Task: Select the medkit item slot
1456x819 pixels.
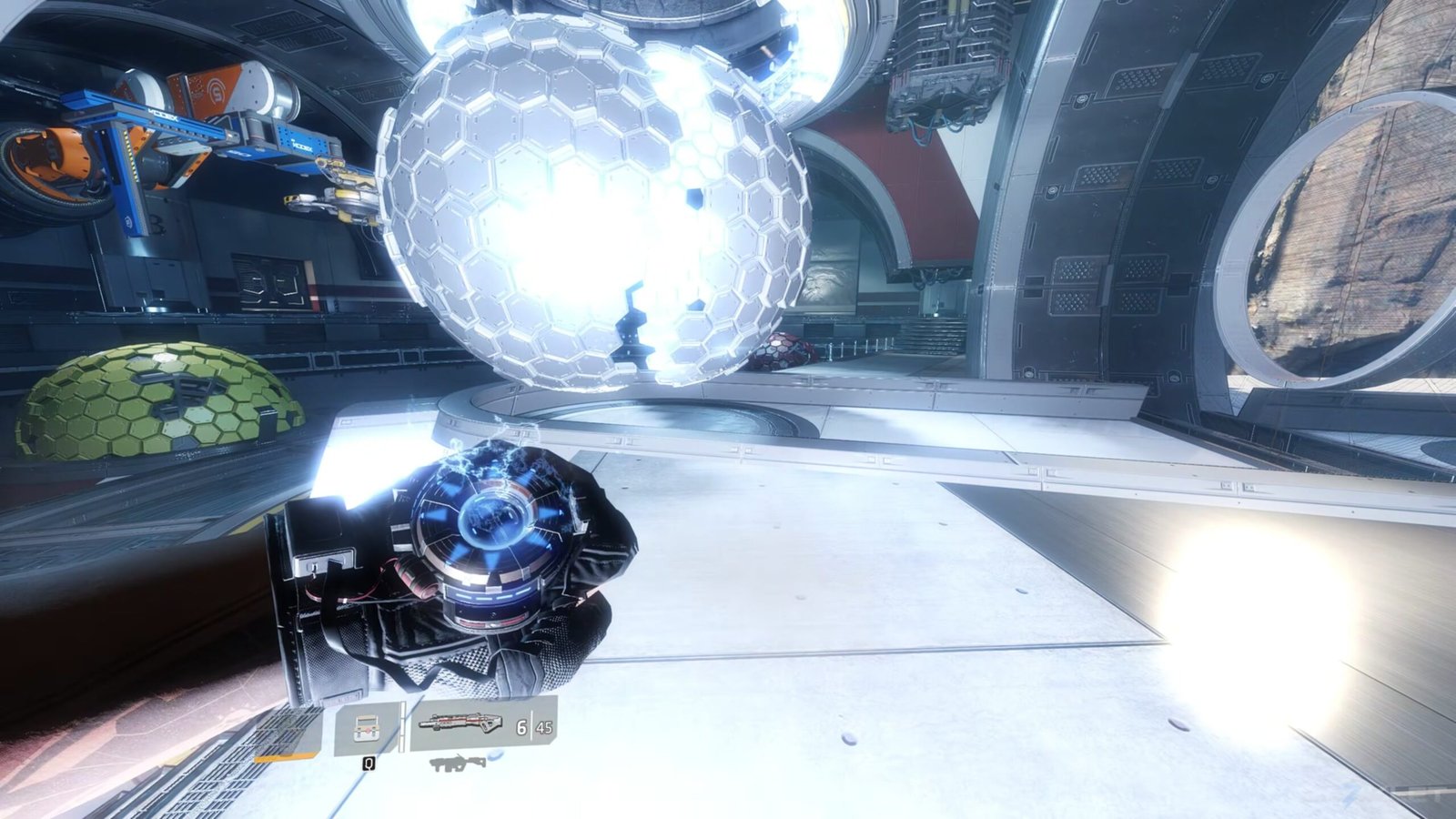Action: [x=367, y=729]
